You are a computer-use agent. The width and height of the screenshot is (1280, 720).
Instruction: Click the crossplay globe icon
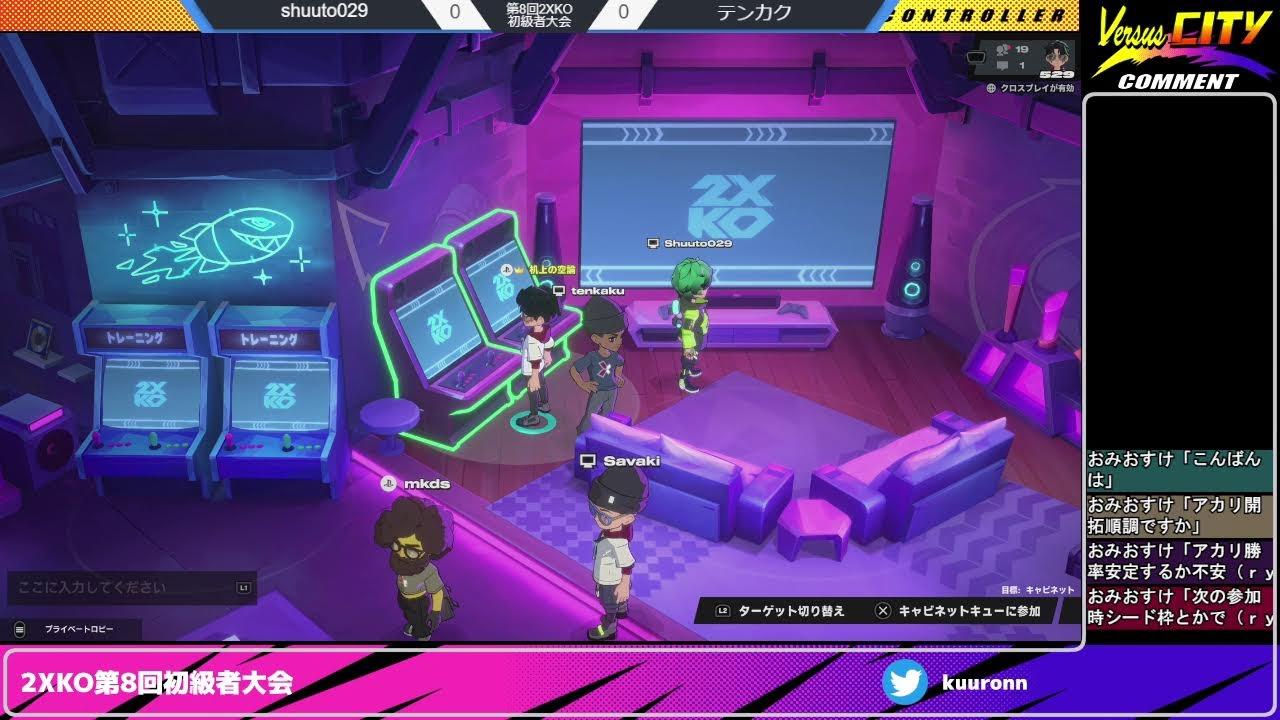[x=993, y=88]
